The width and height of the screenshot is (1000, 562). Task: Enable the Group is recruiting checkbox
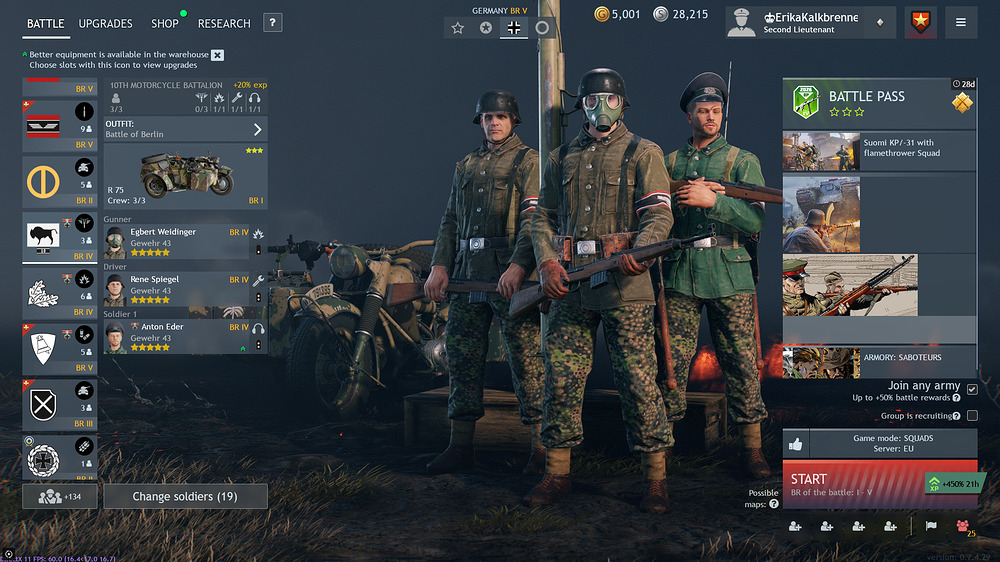(x=972, y=416)
